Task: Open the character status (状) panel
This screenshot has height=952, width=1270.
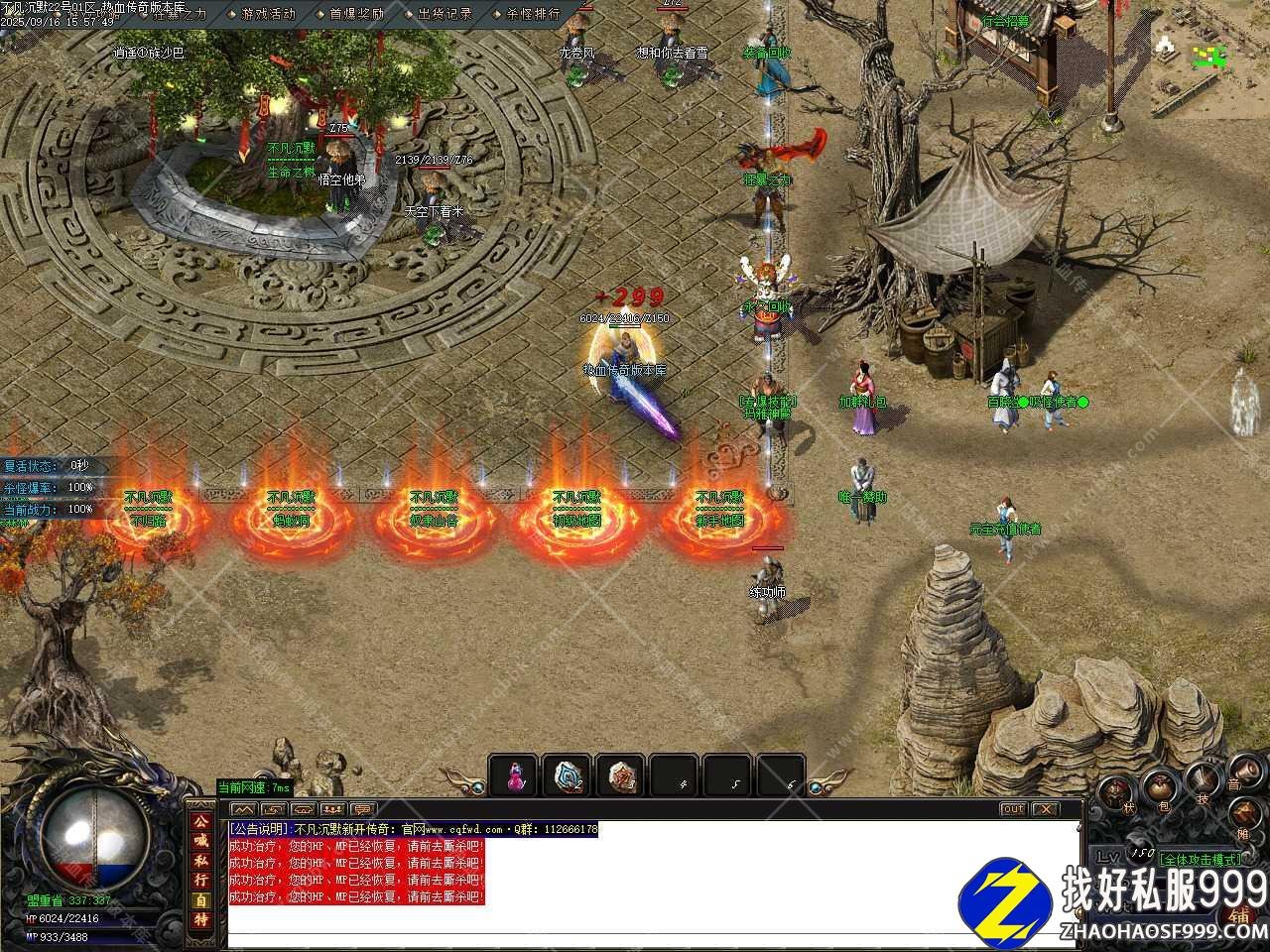Action: click(x=1119, y=794)
